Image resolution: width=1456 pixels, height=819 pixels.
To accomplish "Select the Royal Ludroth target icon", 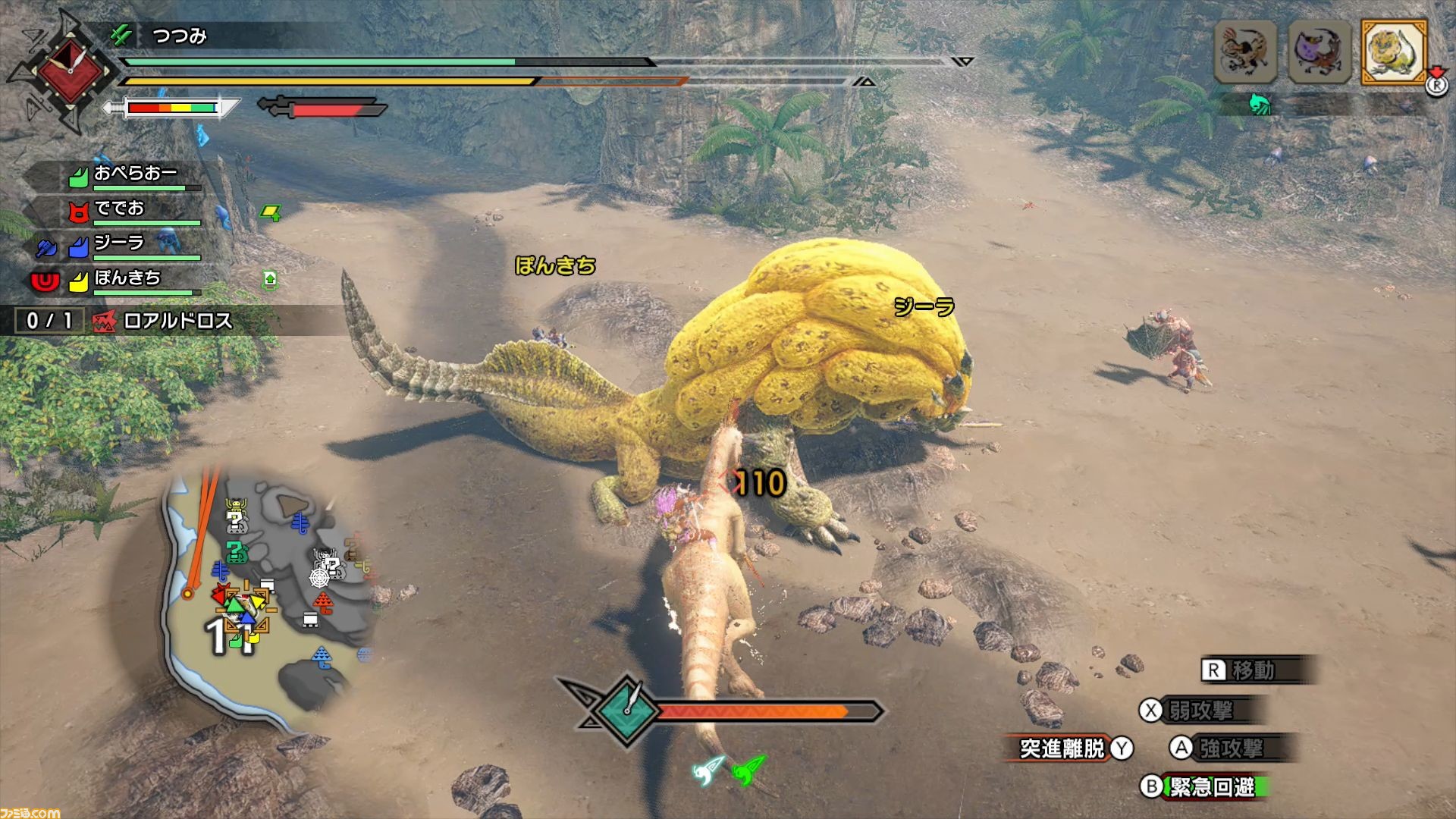I will coord(1394,52).
